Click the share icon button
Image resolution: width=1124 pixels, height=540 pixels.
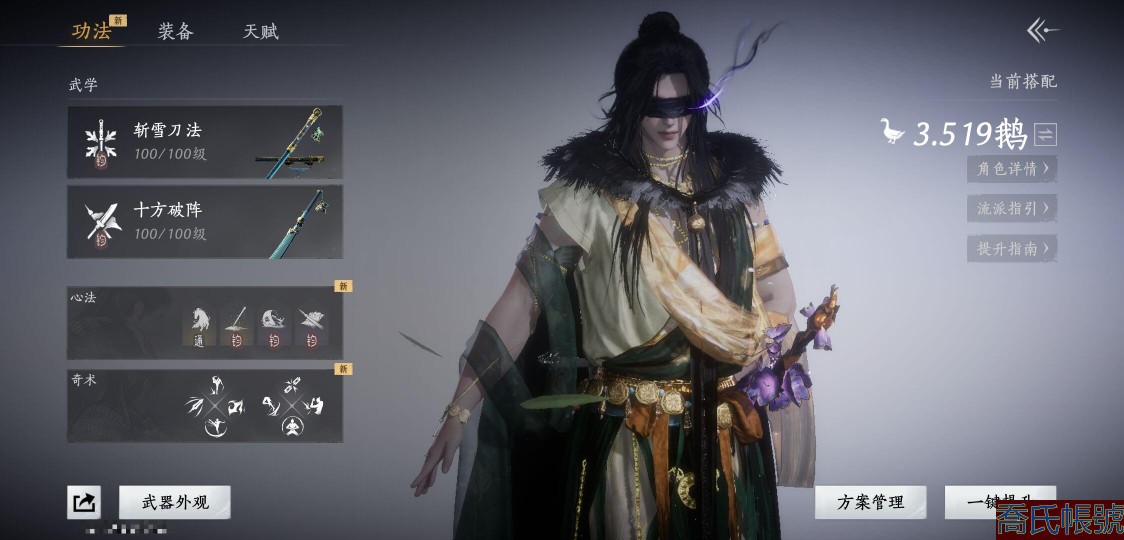coord(84,502)
